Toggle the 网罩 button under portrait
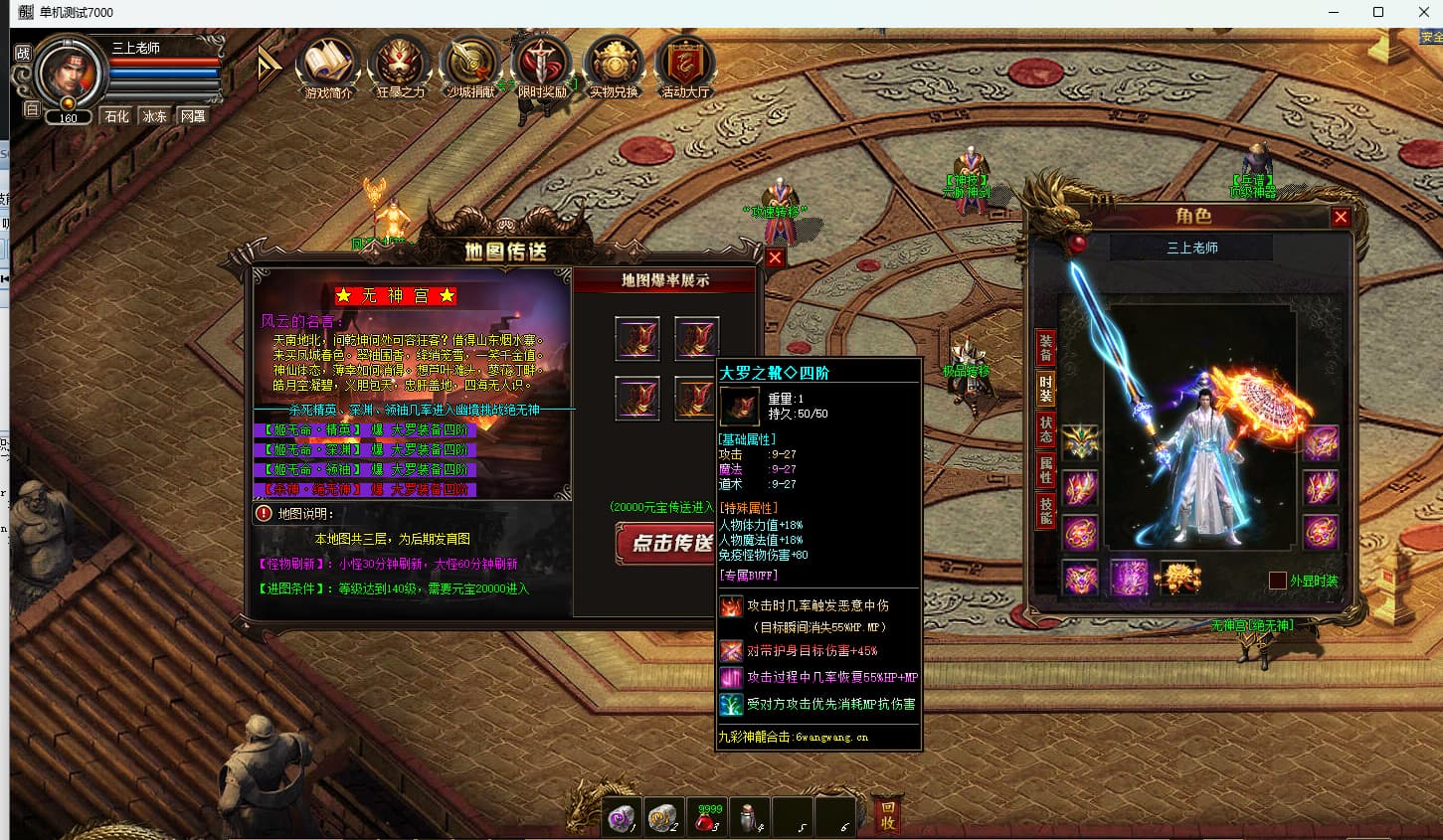1443x840 pixels. click(x=193, y=116)
